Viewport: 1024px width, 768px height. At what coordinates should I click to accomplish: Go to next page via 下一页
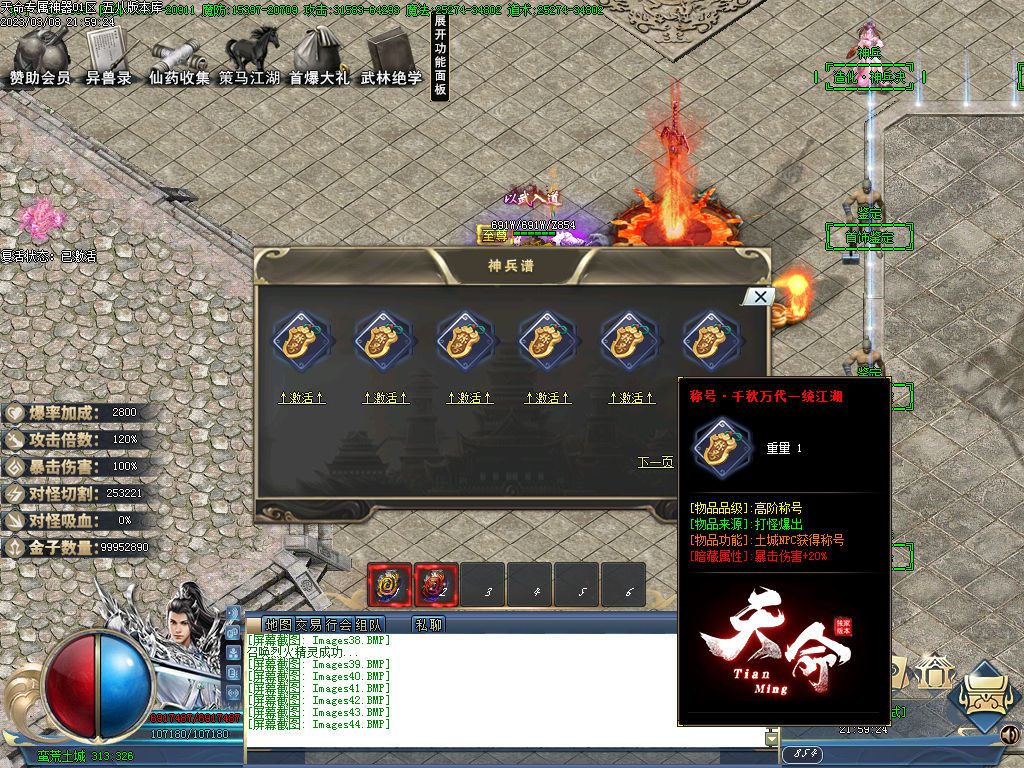656,462
